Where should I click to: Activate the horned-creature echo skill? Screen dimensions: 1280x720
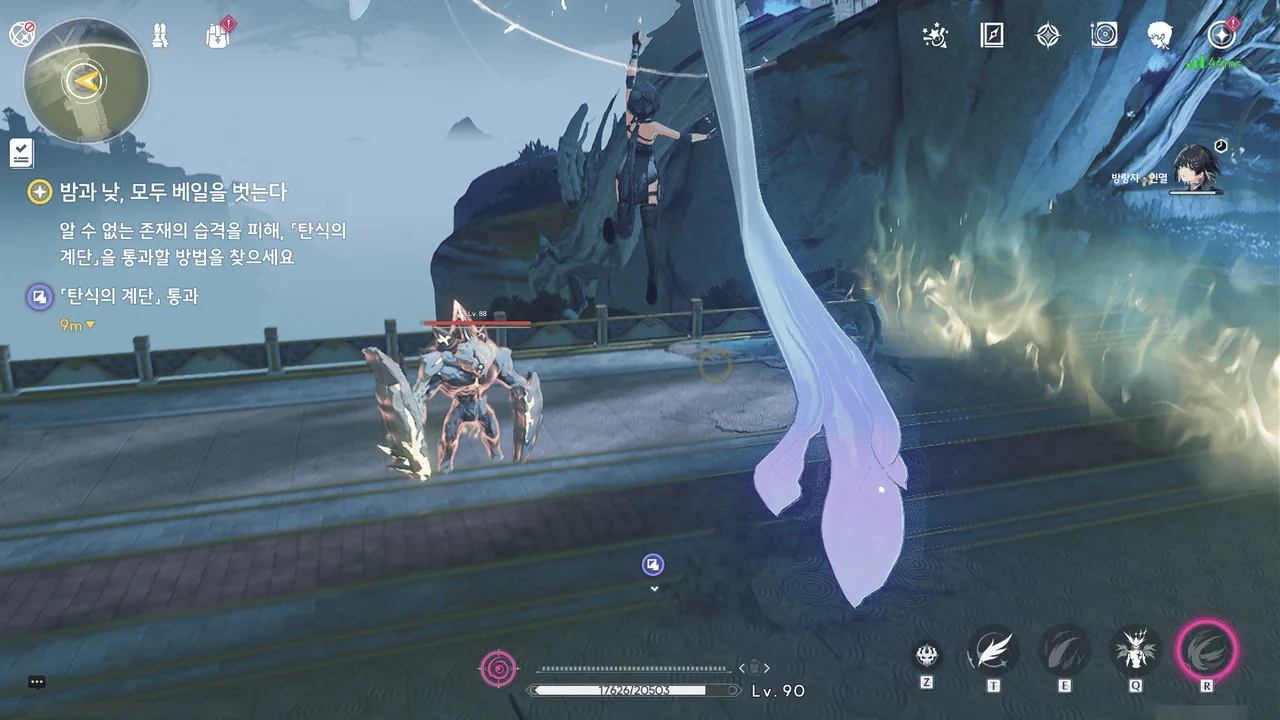pyautogui.click(x=1136, y=650)
